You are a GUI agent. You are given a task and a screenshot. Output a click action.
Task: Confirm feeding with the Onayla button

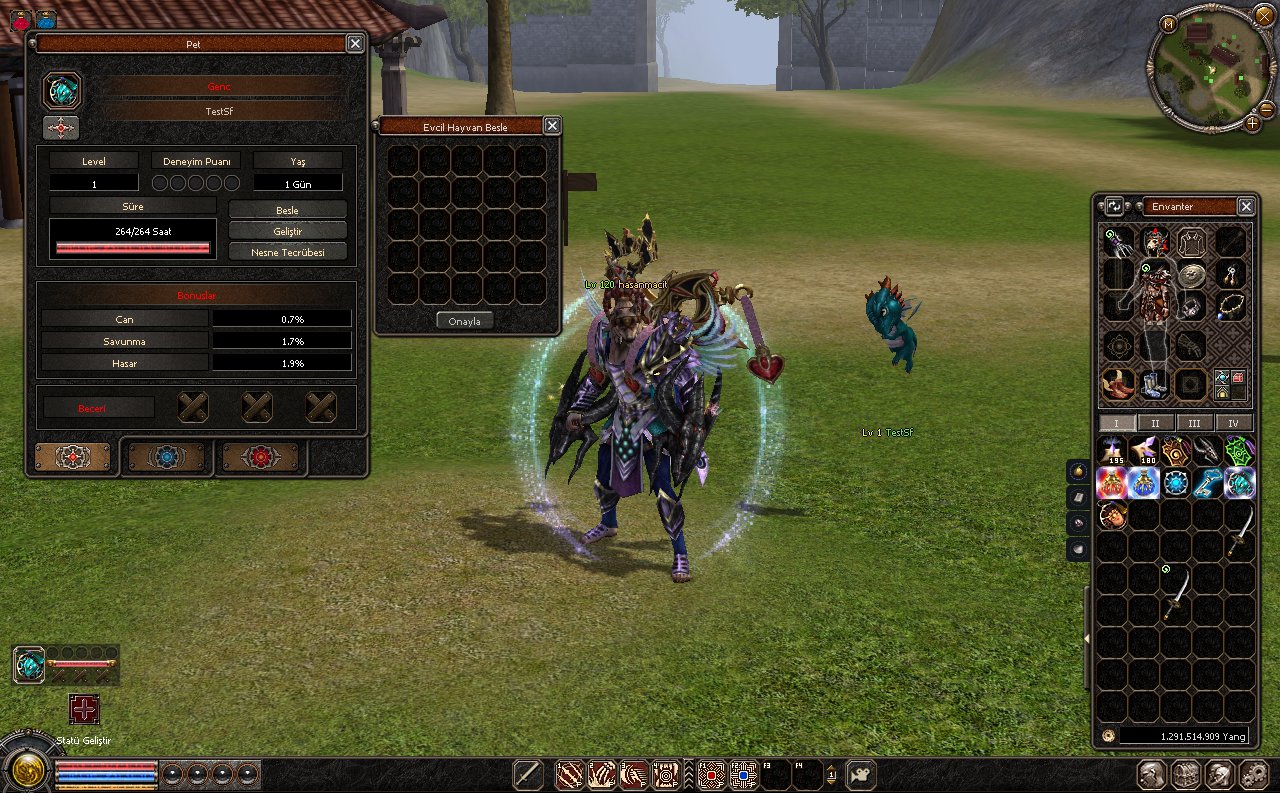[465, 321]
